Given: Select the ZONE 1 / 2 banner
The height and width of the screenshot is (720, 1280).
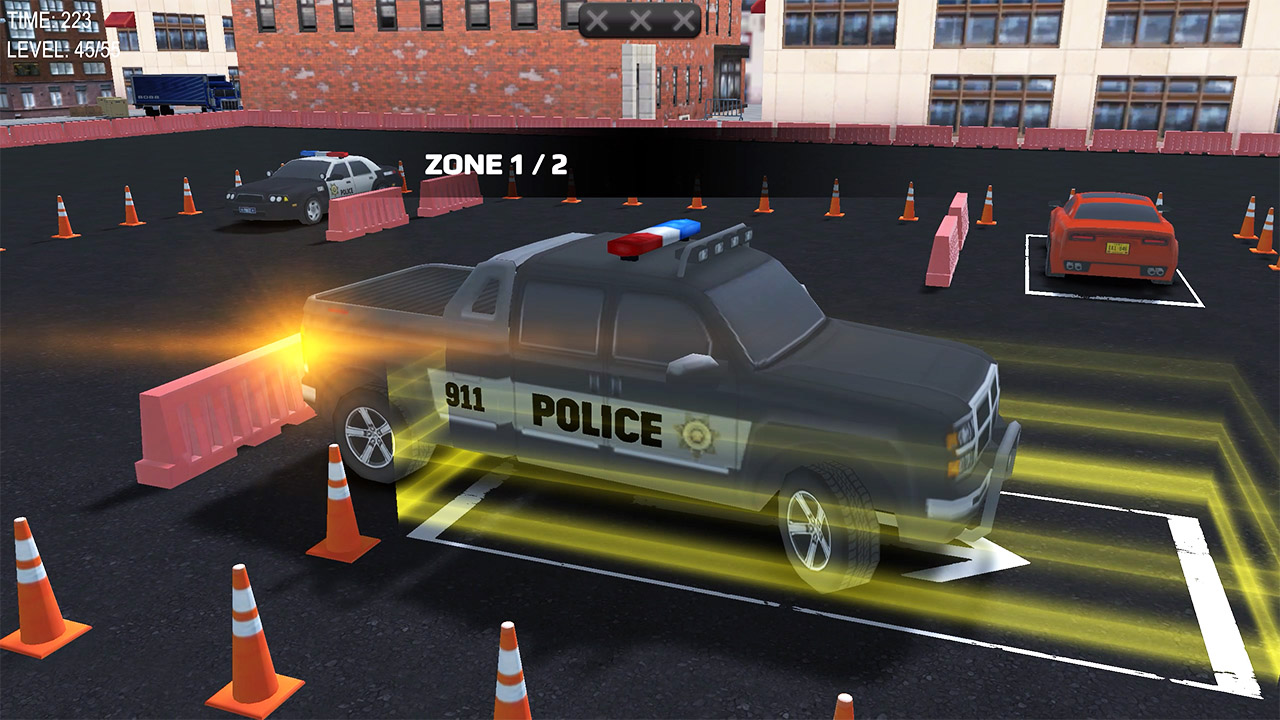Looking at the screenshot, I should tap(497, 163).
